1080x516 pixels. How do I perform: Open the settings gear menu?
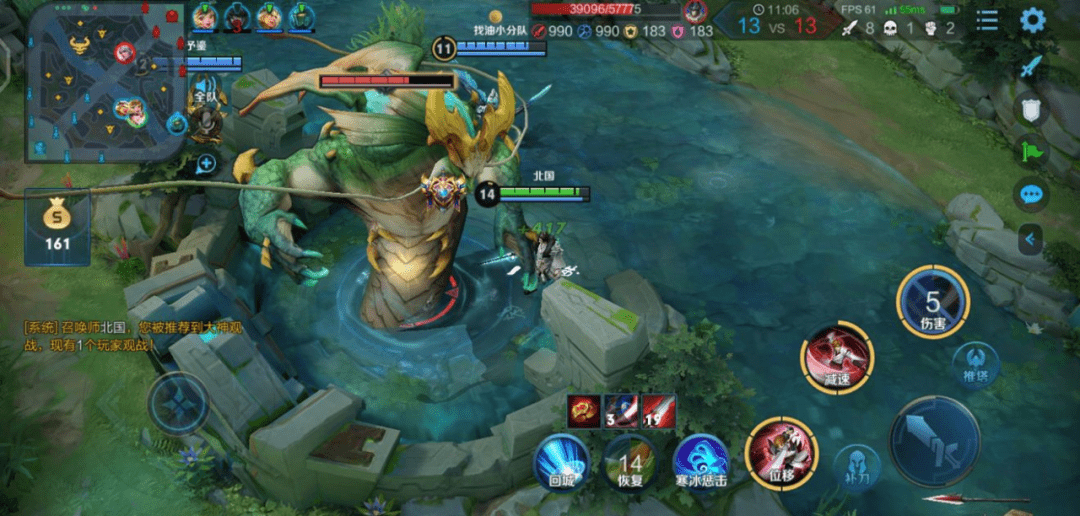(1033, 20)
